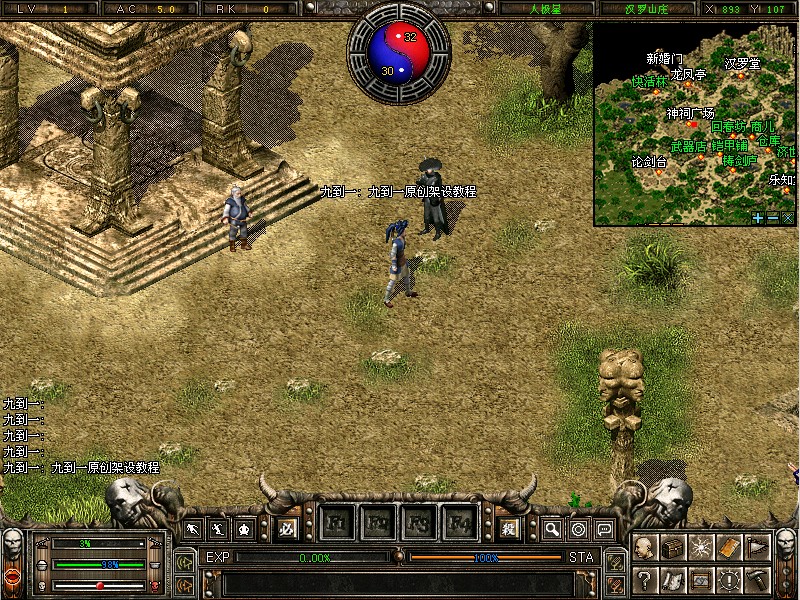Select the F1 hotkey slot

[x=336, y=523]
